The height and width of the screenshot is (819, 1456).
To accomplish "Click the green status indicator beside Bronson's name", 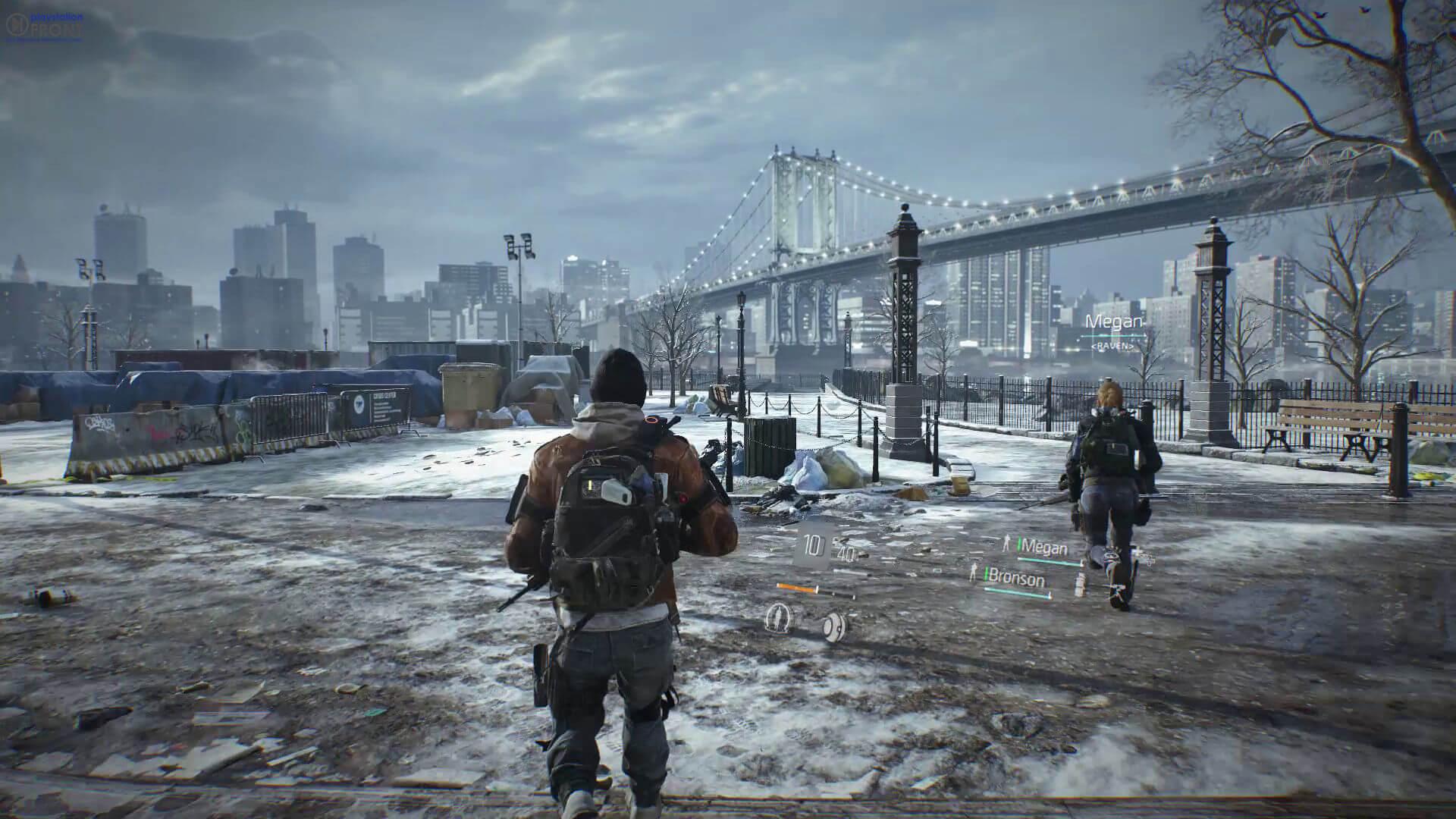I will (986, 575).
